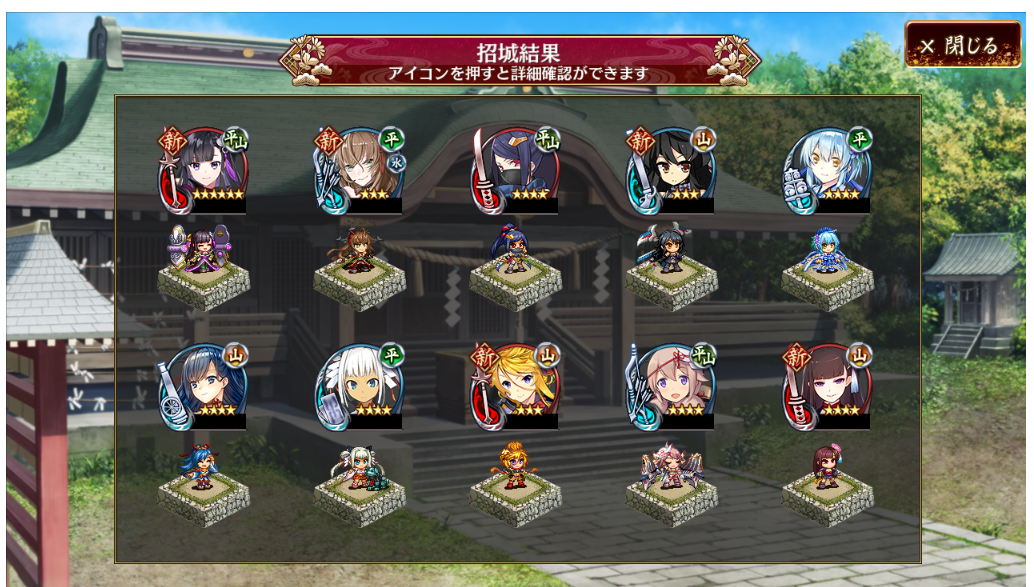1034x587 pixels.
Task: Inspect the light-blue-haired girl with yellow eyes
Action: coord(828,169)
